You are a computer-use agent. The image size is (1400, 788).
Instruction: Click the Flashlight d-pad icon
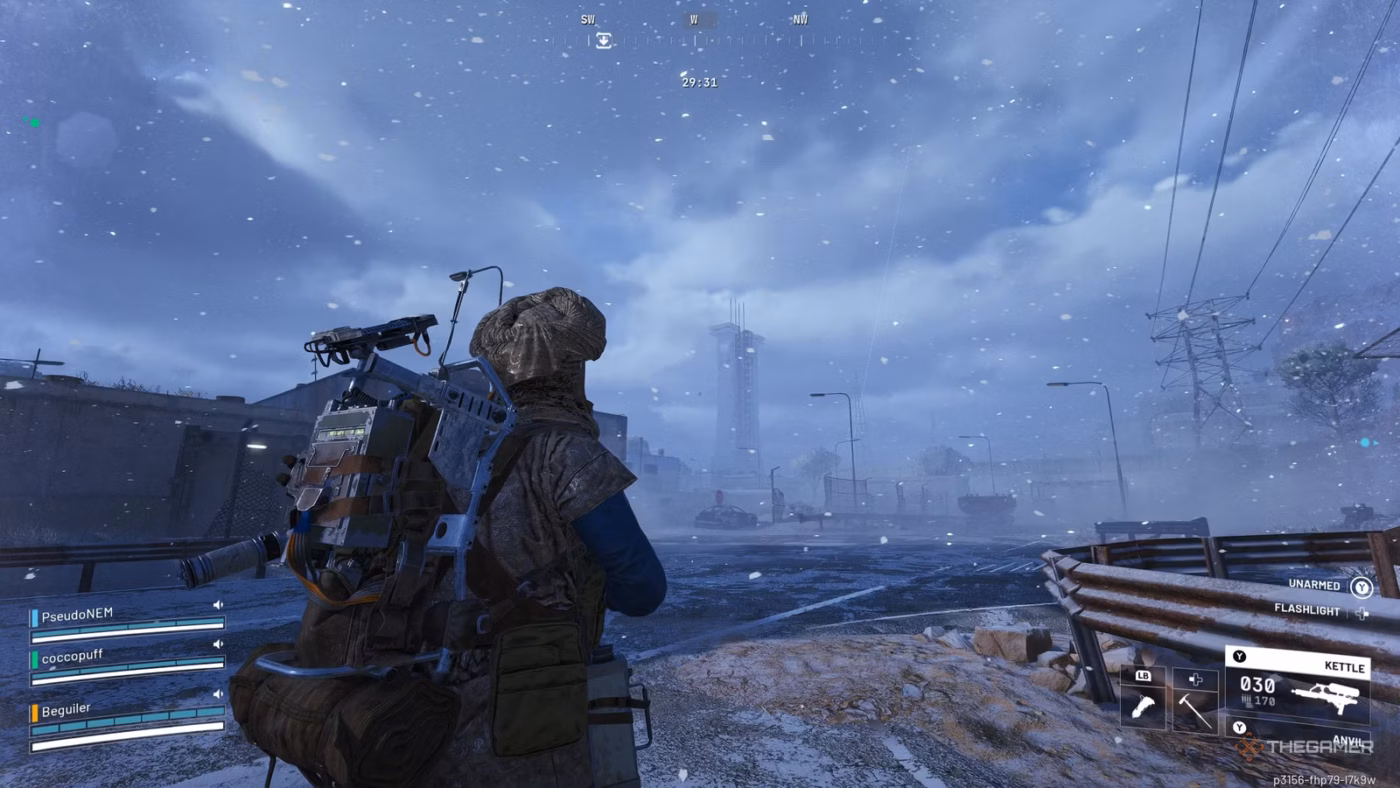pyautogui.click(x=1361, y=613)
